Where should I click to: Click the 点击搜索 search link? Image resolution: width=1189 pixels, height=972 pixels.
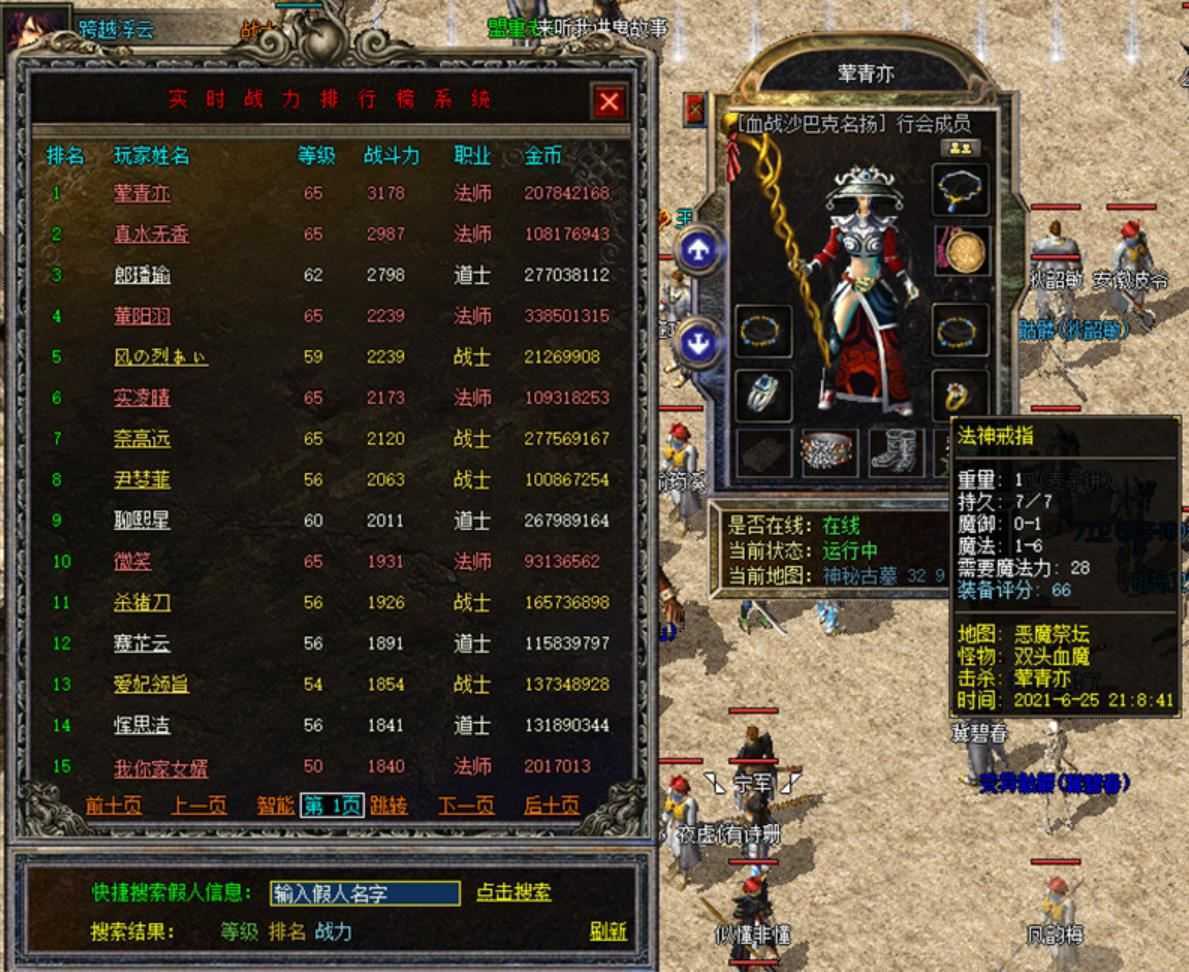pos(513,893)
